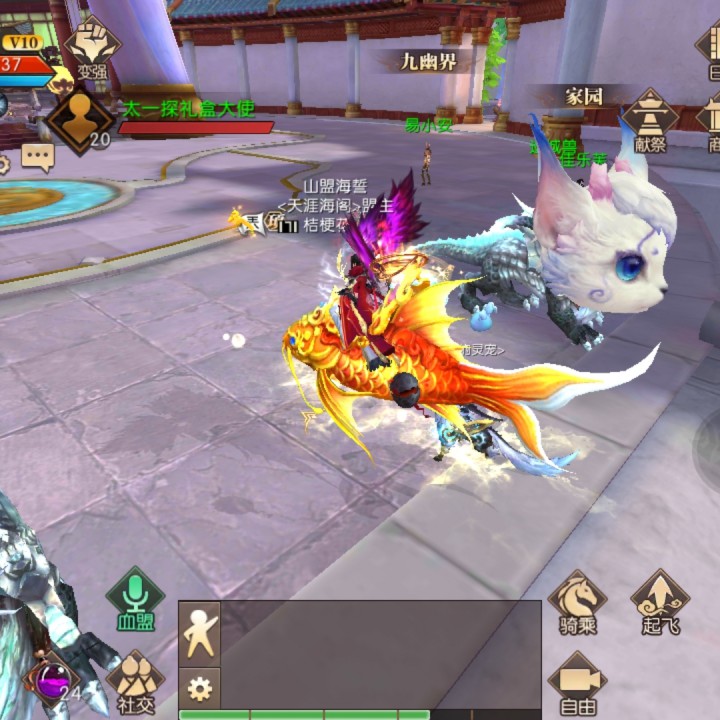Open the emote pose figure button
The image size is (720, 720).
coord(199,634)
